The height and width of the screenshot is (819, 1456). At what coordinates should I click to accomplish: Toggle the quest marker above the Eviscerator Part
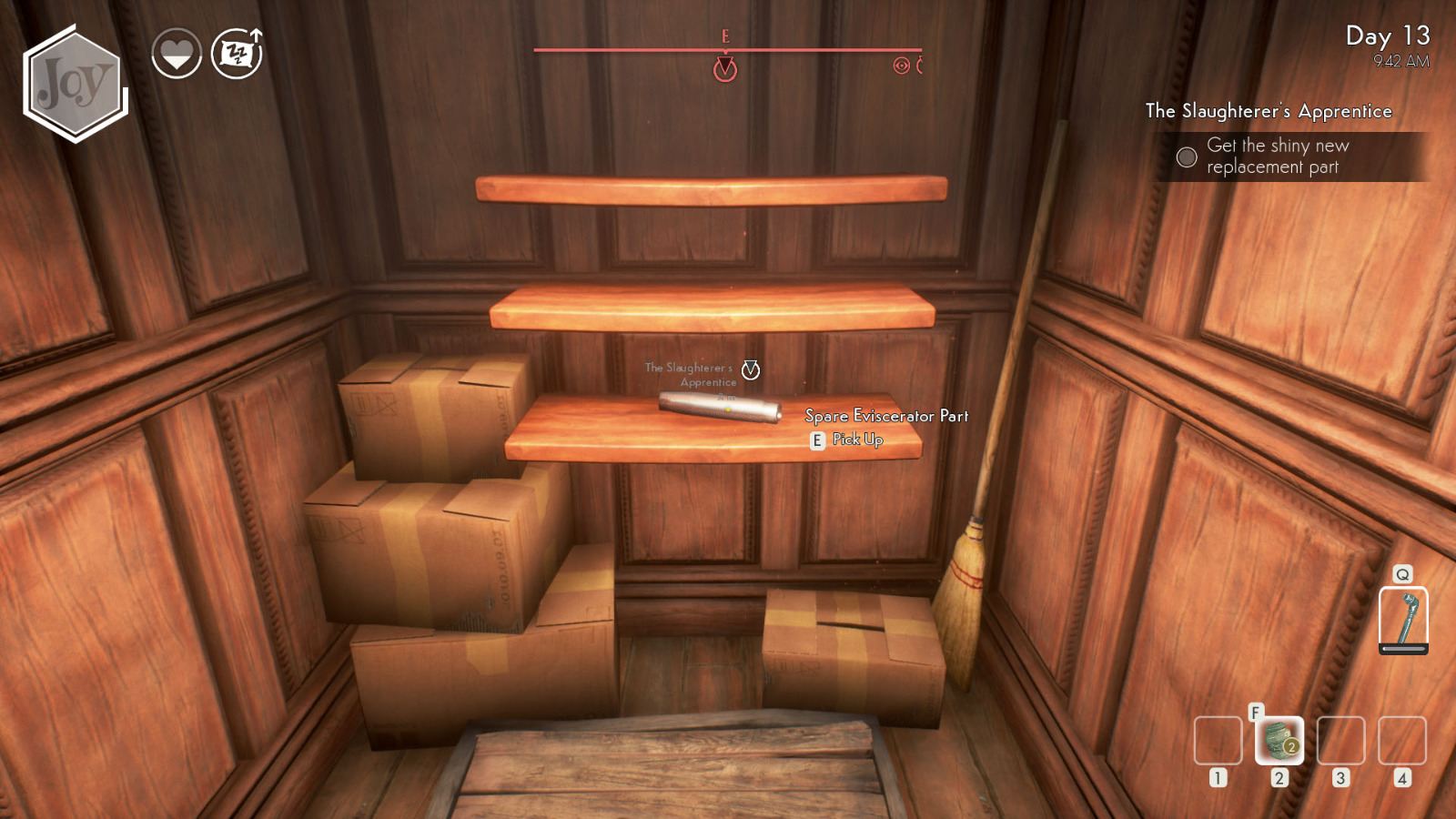click(748, 369)
